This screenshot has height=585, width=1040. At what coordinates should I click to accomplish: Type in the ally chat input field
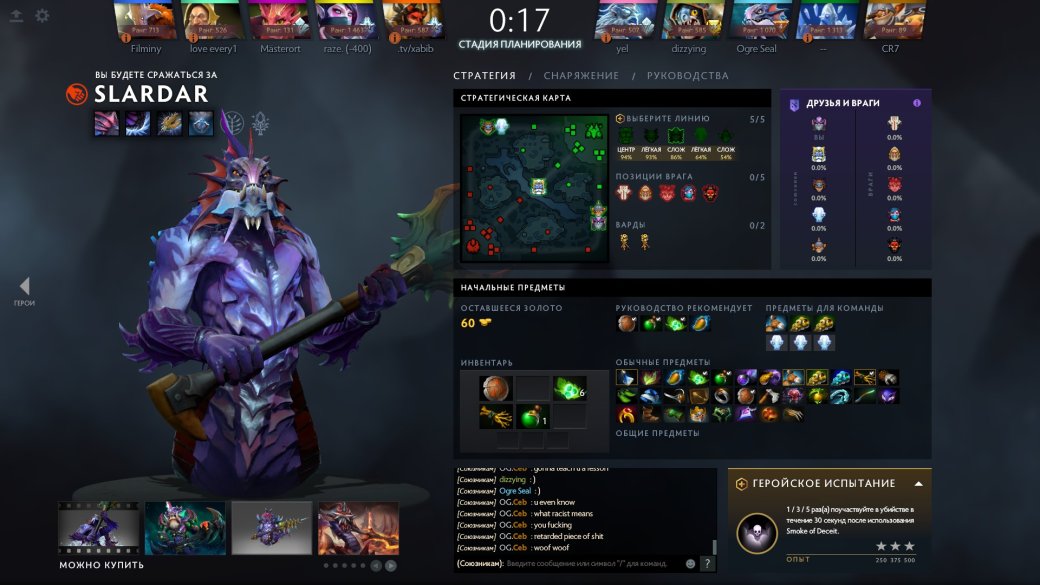(x=590, y=564)
